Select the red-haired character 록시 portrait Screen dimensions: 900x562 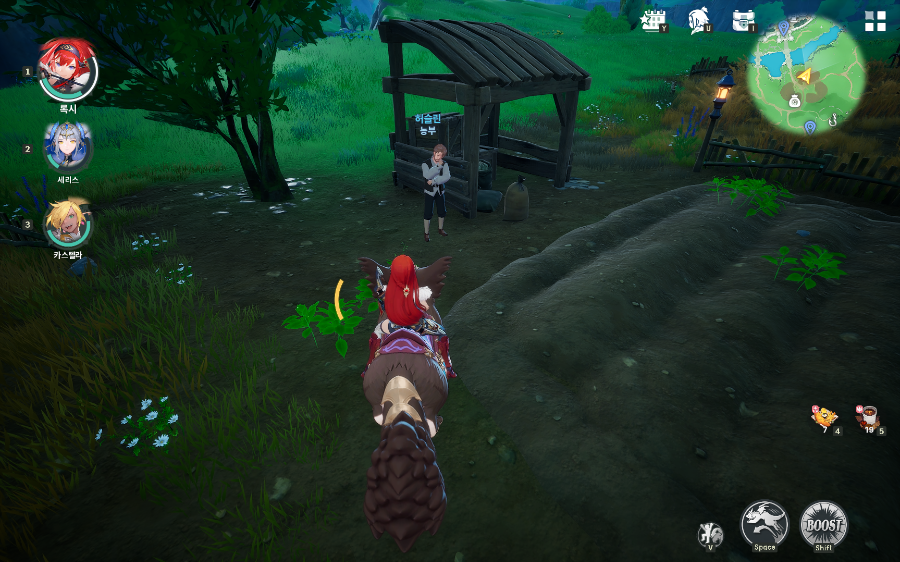click(x=67, y=71)
